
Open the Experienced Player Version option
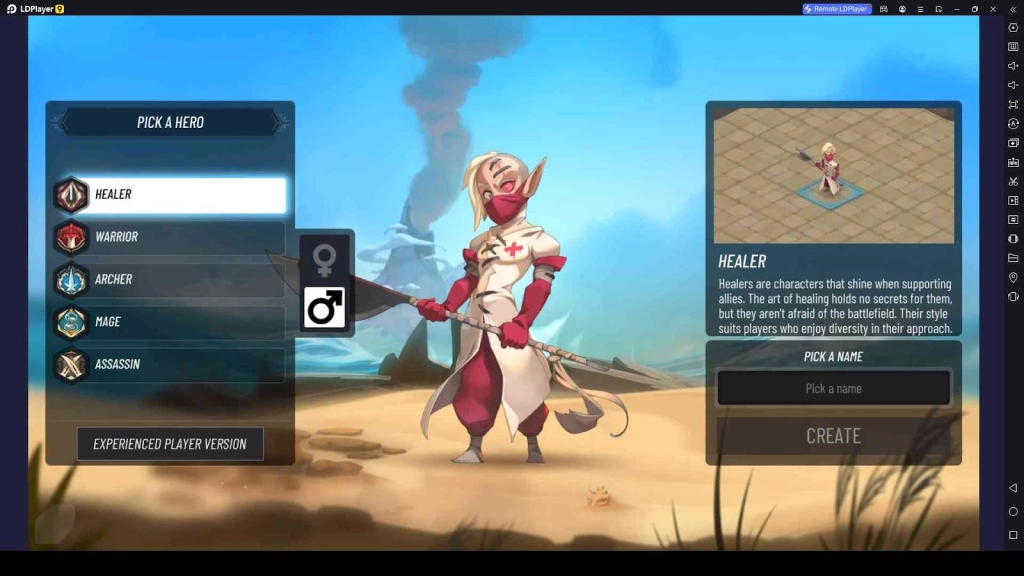[x=170, y=444]
